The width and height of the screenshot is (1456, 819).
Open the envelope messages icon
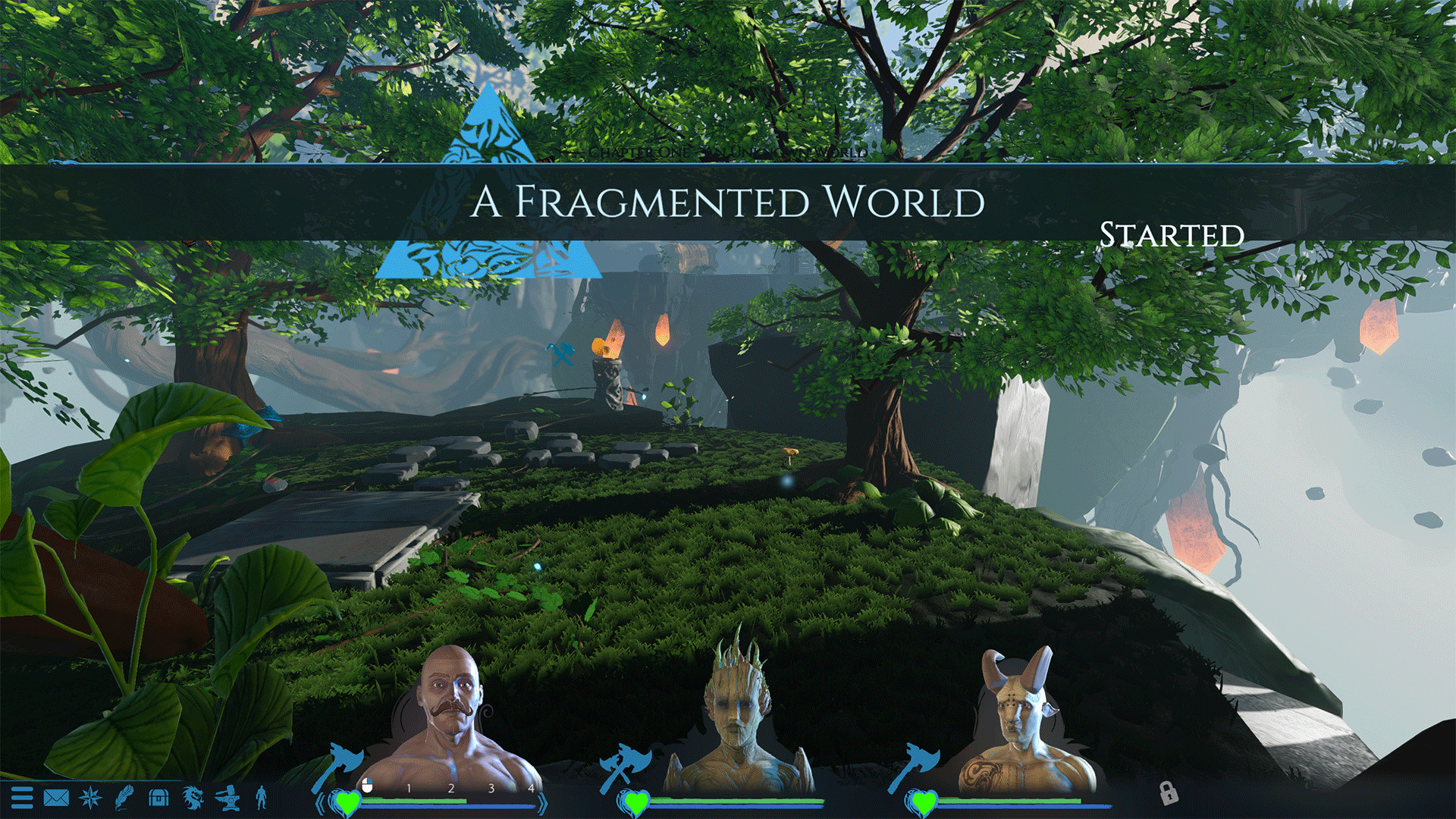[x=56, y=798]
